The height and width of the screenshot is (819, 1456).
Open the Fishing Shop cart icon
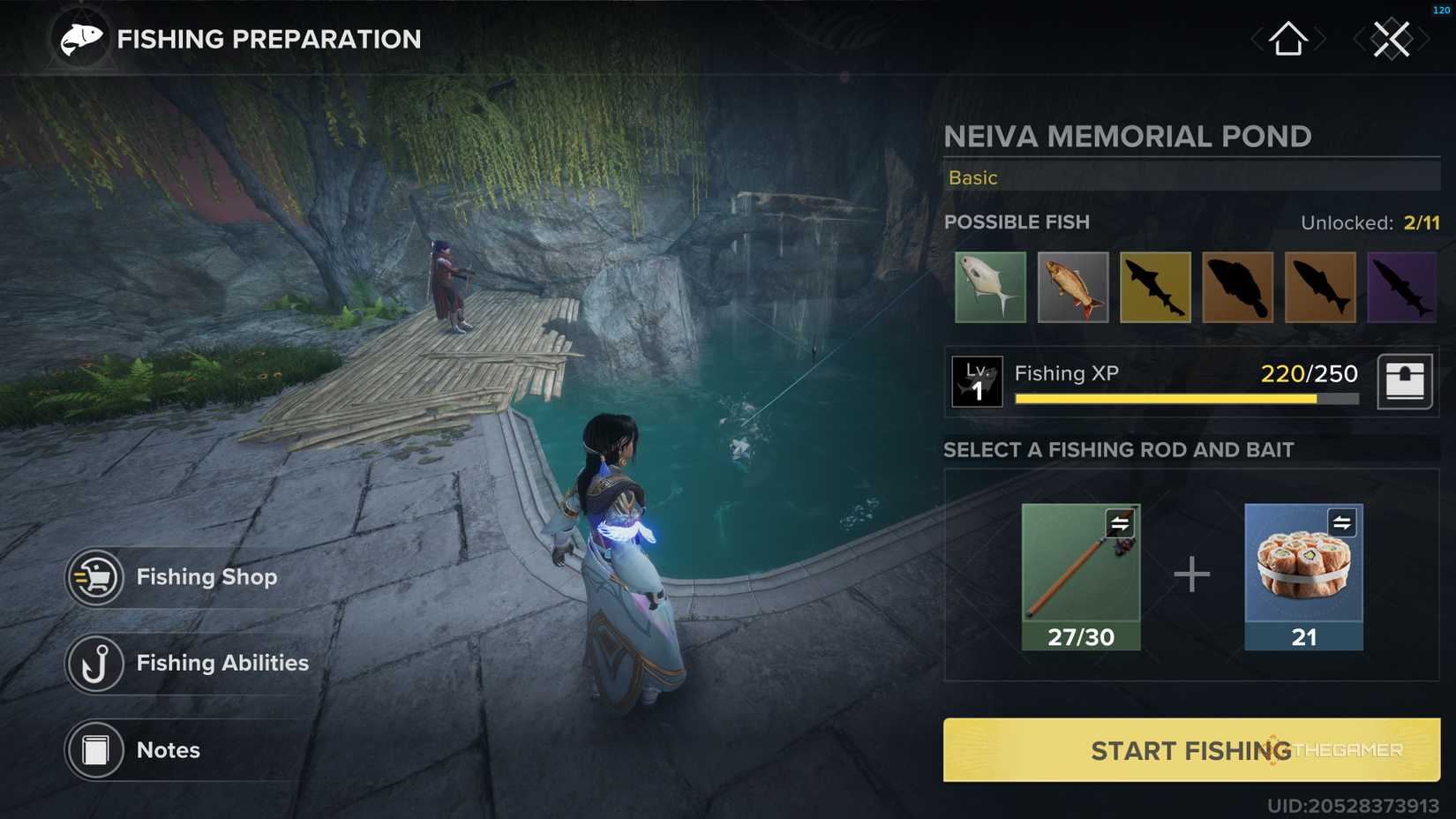(x=97, y=576)
